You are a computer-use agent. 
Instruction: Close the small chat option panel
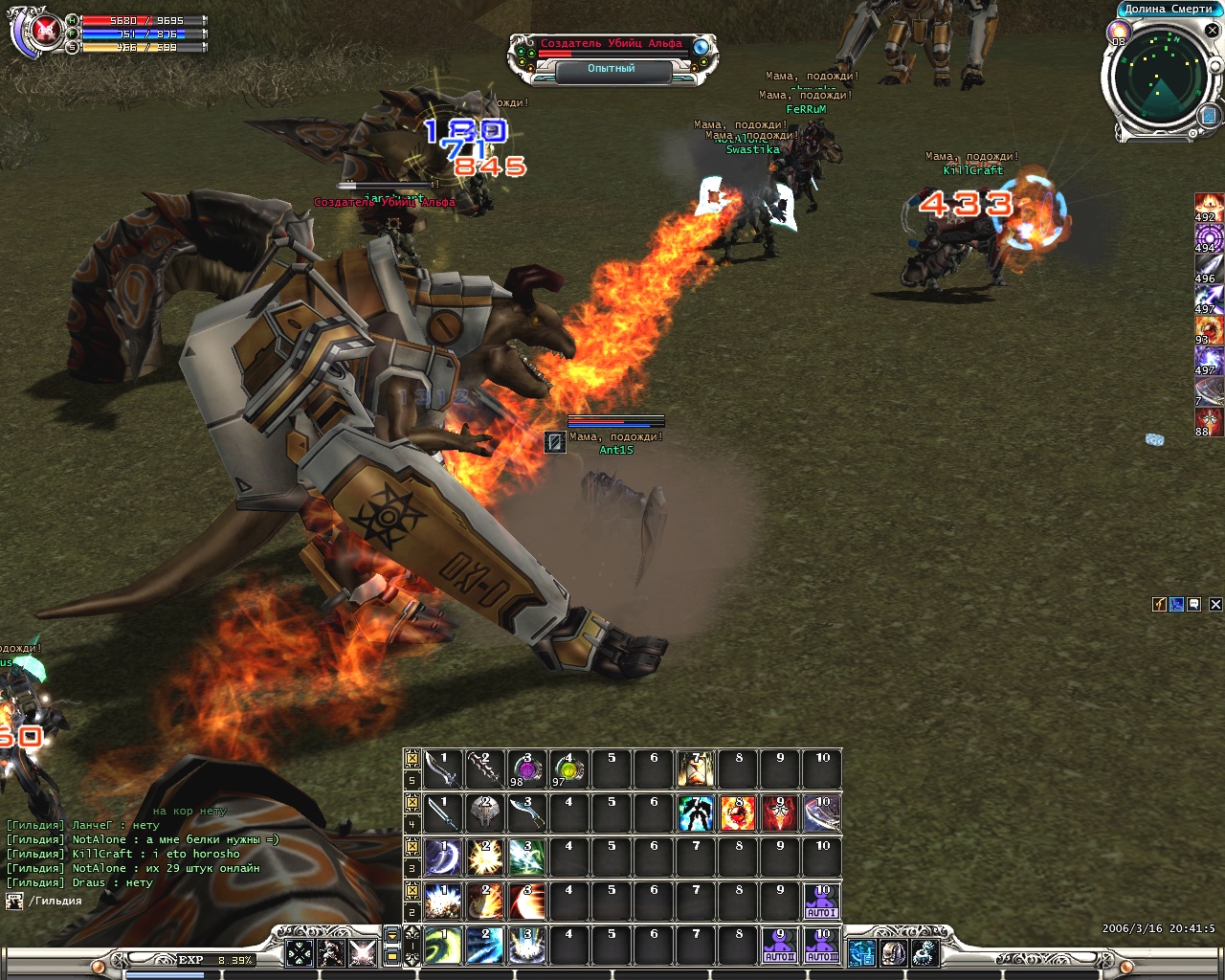(1215, 605)
